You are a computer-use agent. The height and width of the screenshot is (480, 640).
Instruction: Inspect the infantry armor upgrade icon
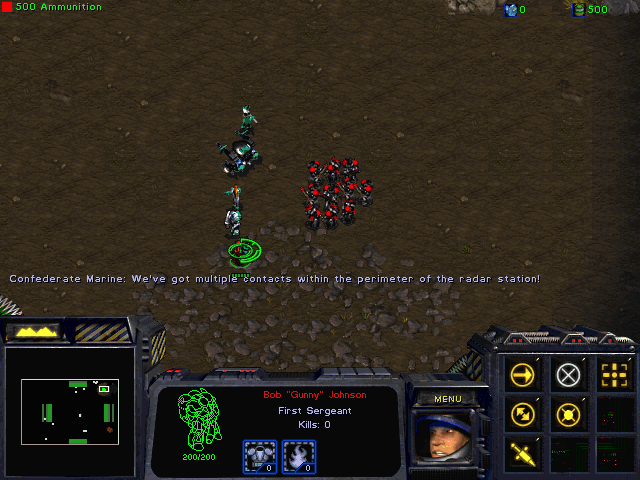pyautogui.click(x=261, y=456)
